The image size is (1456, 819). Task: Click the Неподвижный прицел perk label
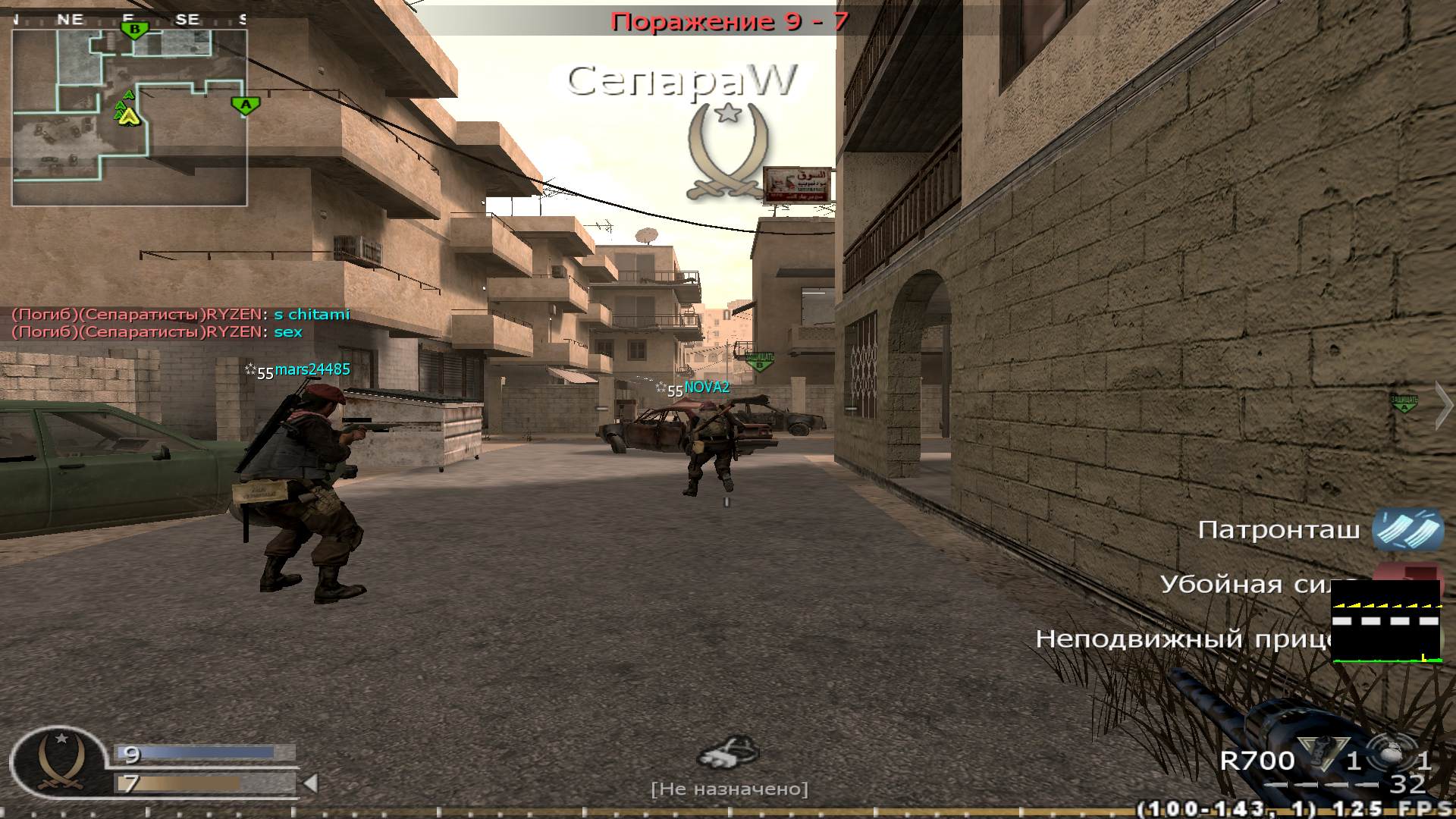1183,639
